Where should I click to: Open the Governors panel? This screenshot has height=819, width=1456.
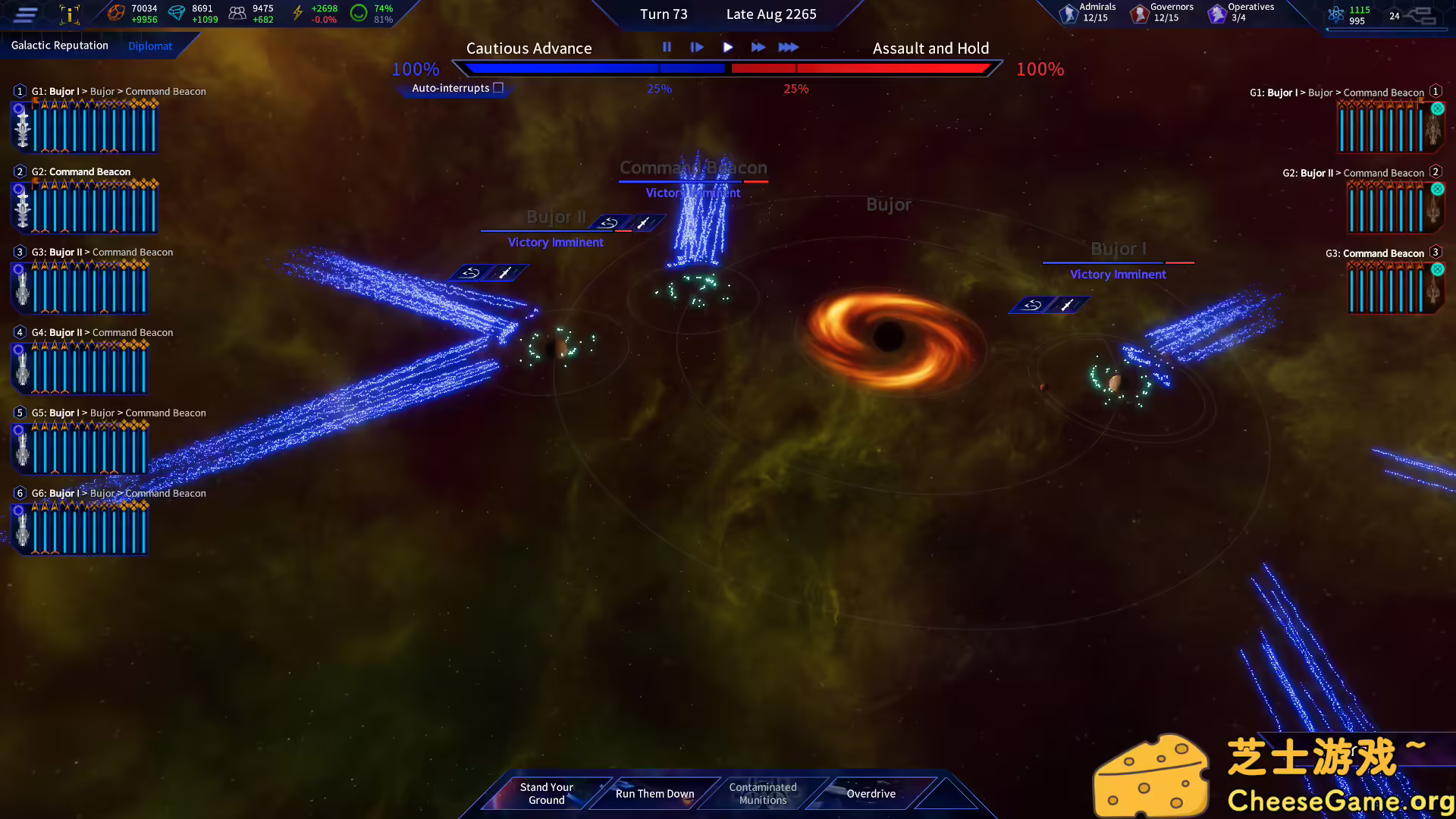coord(1140,13)
